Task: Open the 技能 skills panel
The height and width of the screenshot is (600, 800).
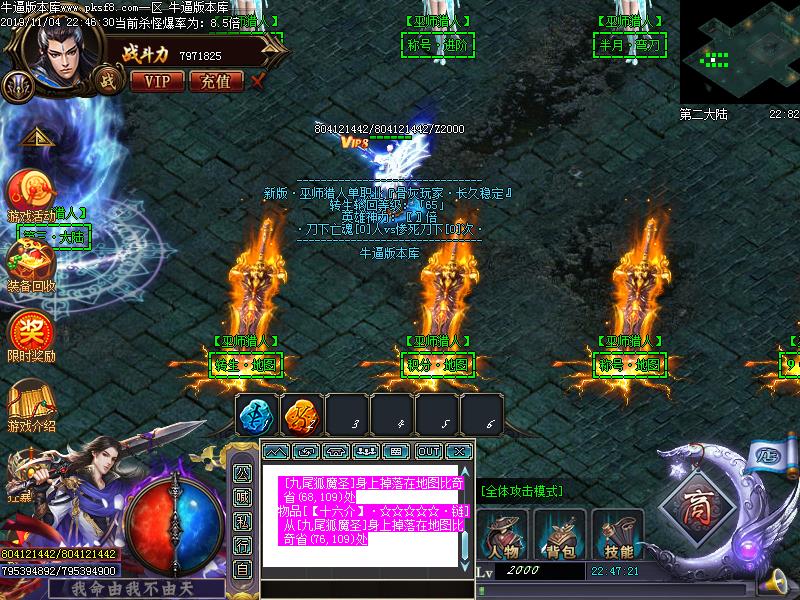Action: point(618,535)
